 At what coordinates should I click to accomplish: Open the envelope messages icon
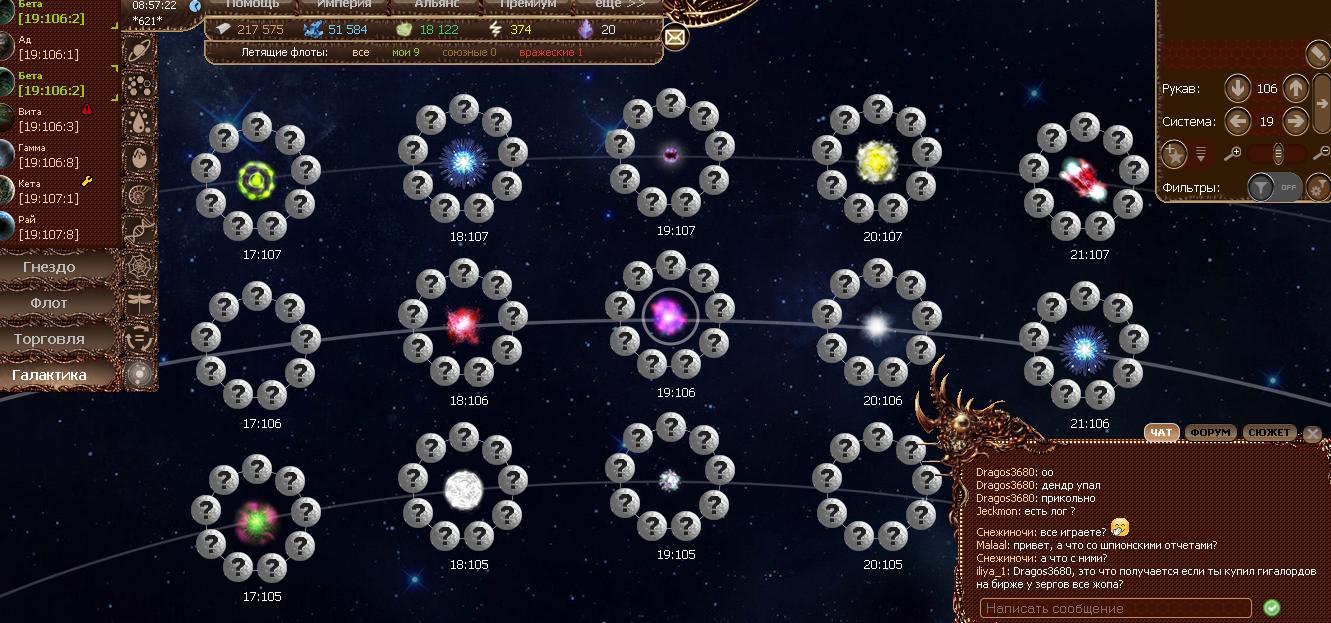(675, 38)
